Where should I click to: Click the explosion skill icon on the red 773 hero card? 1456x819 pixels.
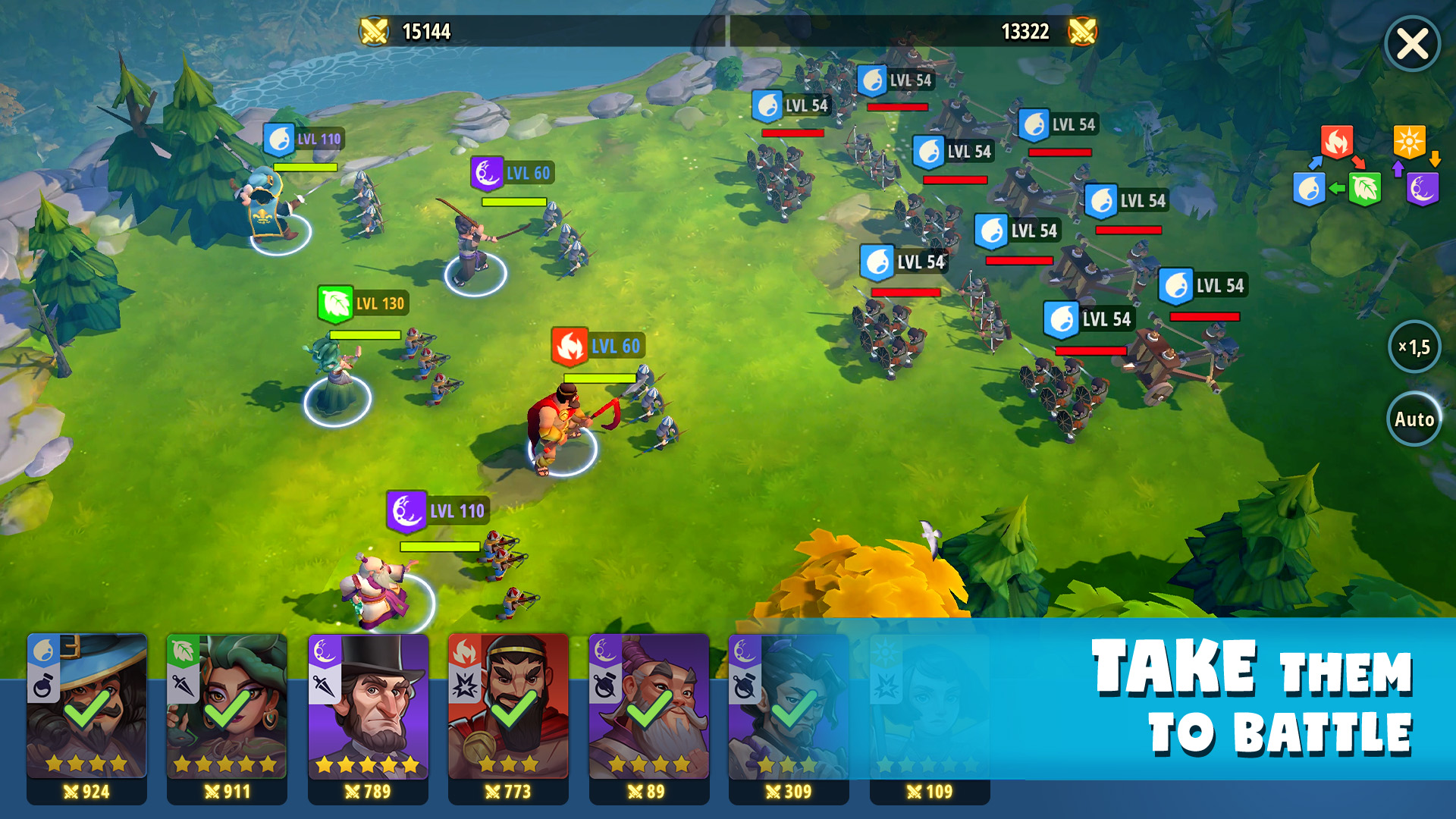(464, 685)
